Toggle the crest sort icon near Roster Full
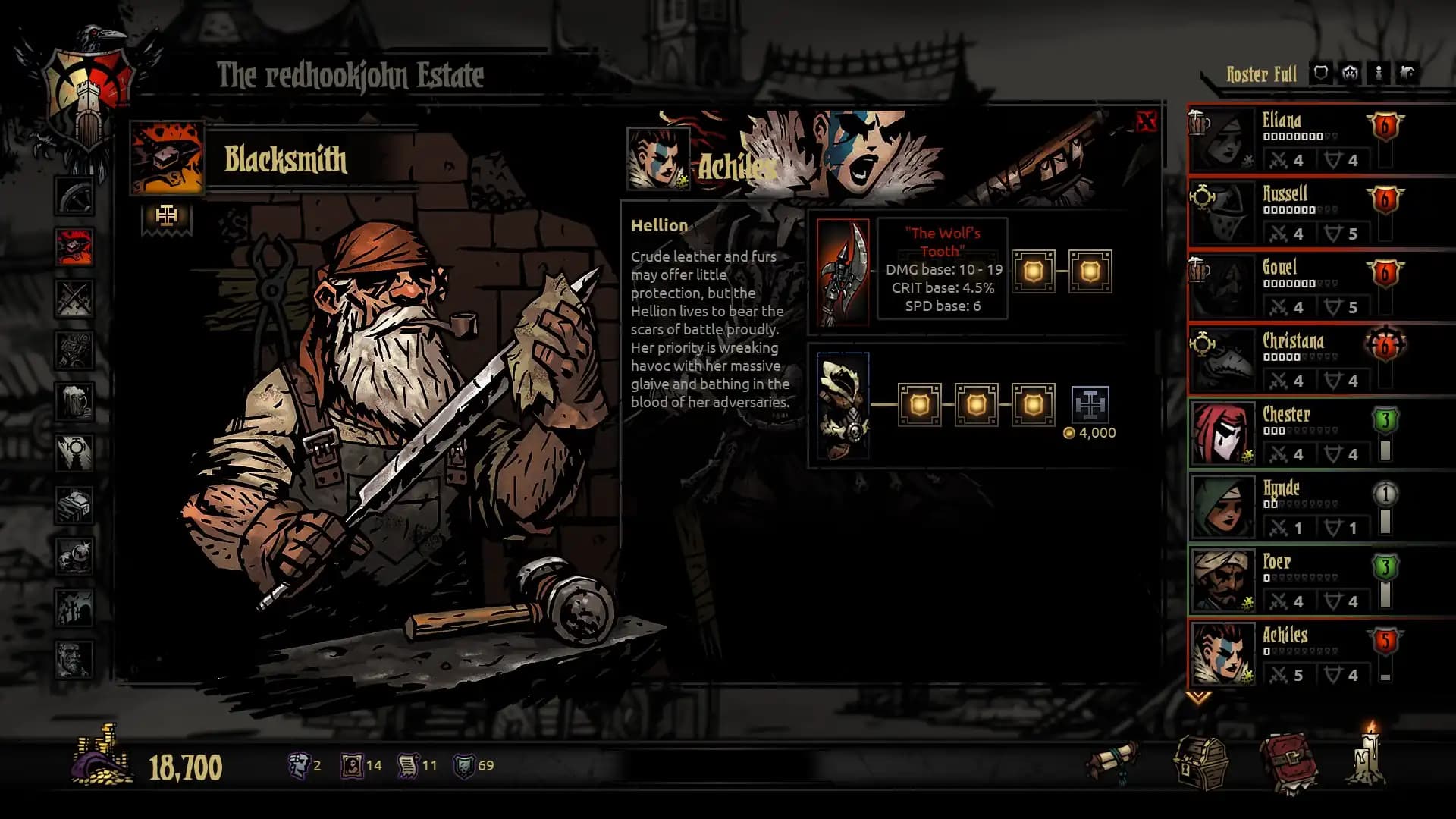Image resolution: width=1456 pixels, height=819 pixels. click(x=1350, y=74)
